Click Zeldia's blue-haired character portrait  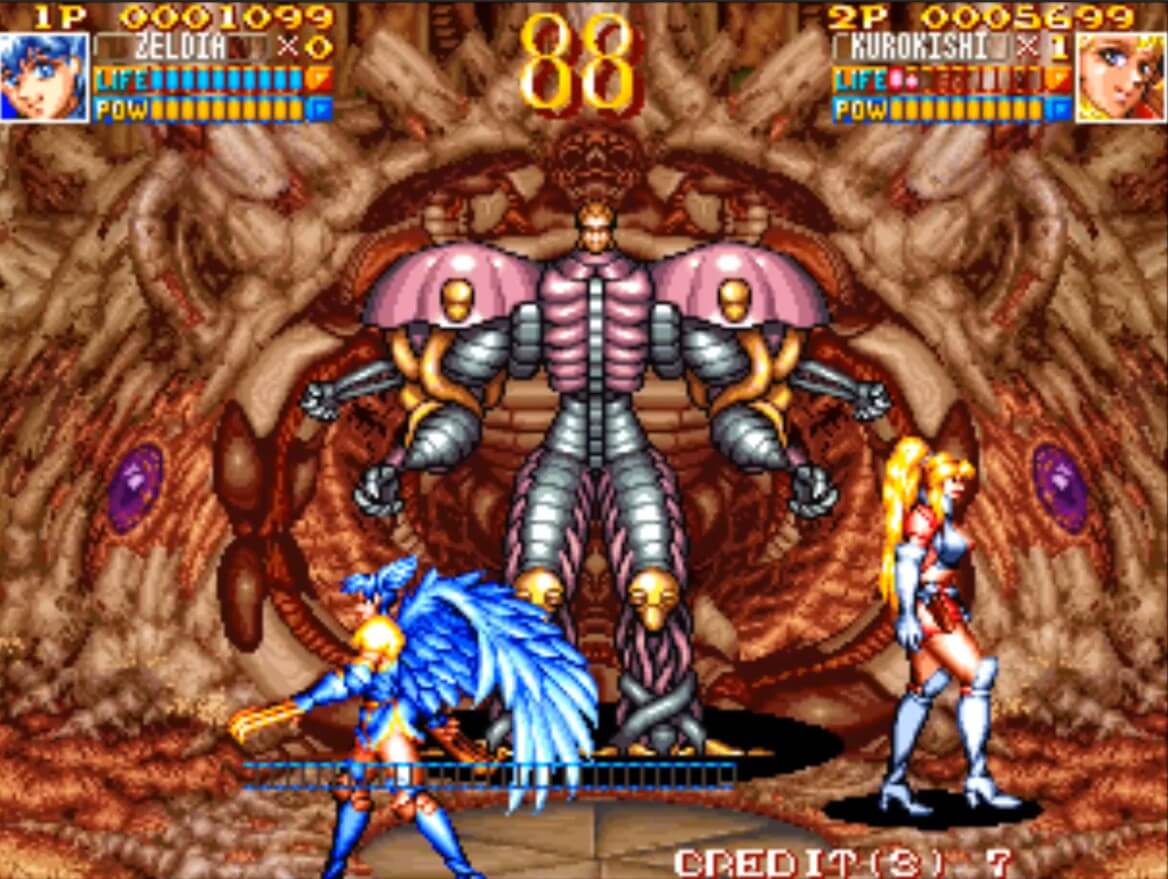click(44, 77)
